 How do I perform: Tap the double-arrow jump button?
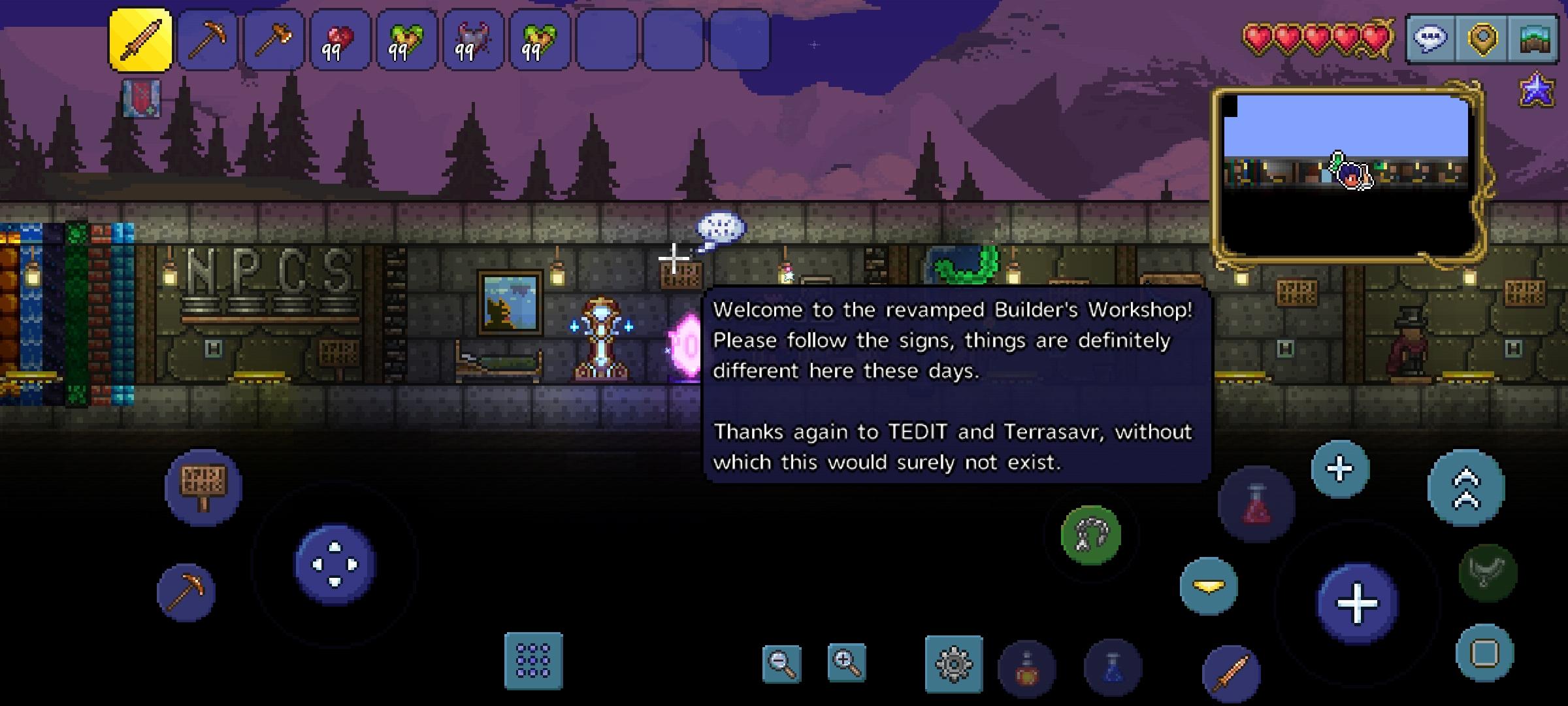(1466, 488)
